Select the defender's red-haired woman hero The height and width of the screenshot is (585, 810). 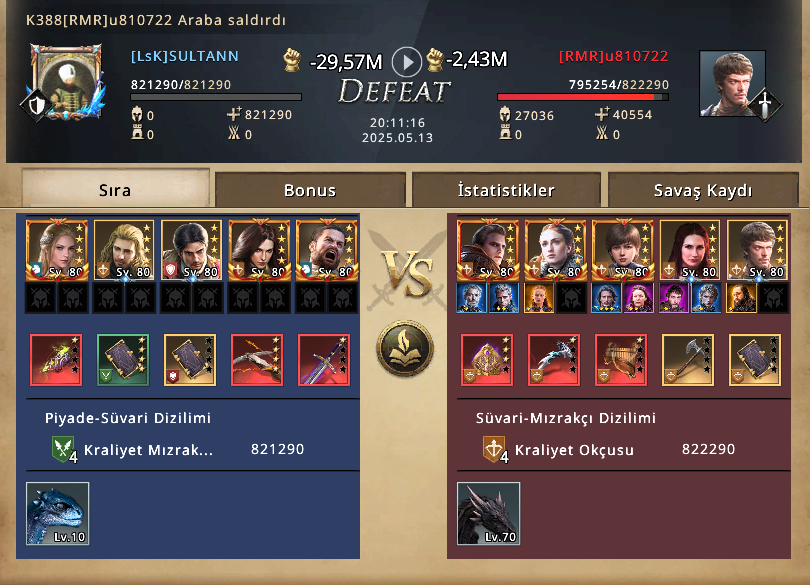click(689, 250)
